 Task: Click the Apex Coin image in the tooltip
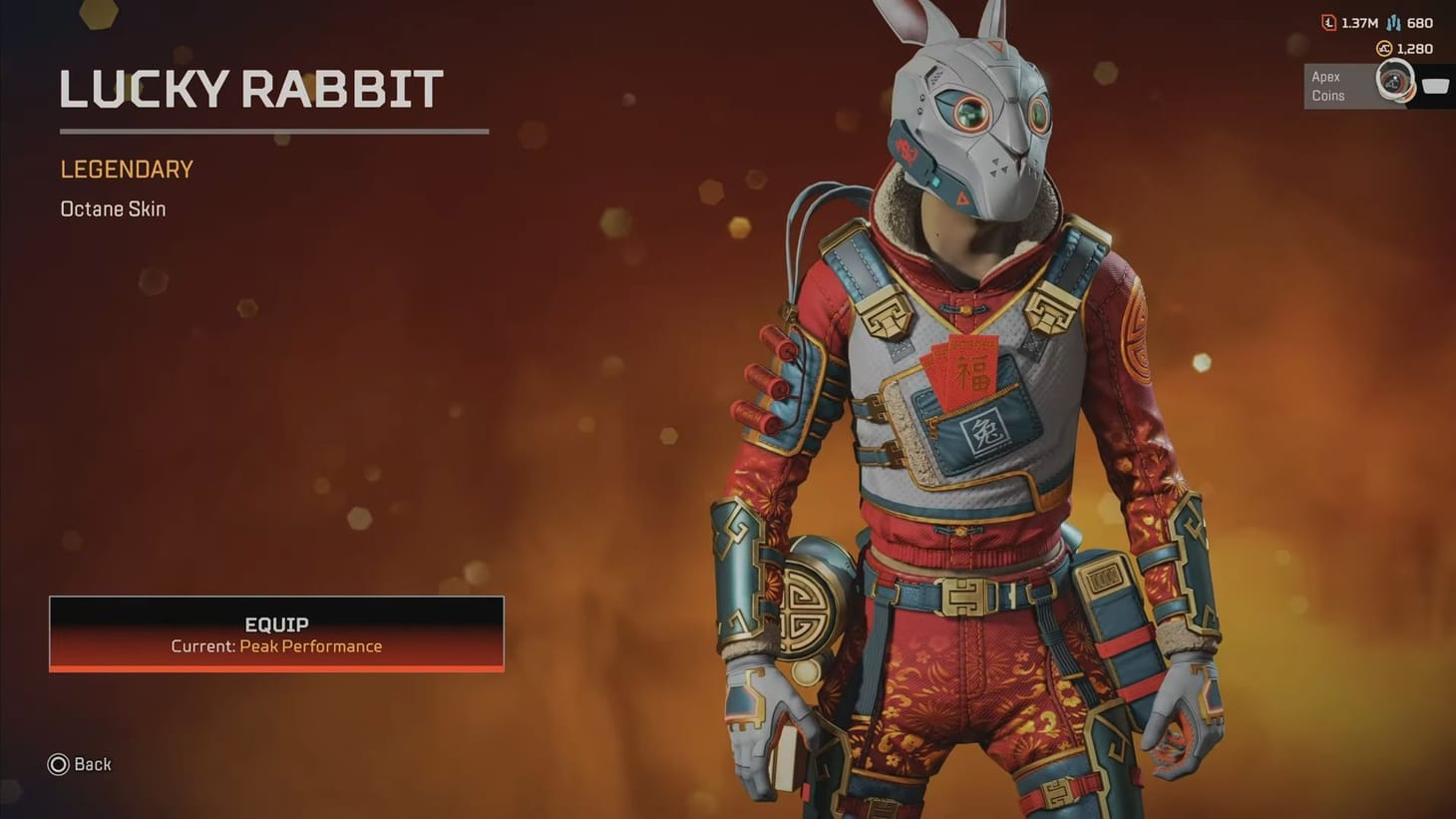click(1394, 81)
